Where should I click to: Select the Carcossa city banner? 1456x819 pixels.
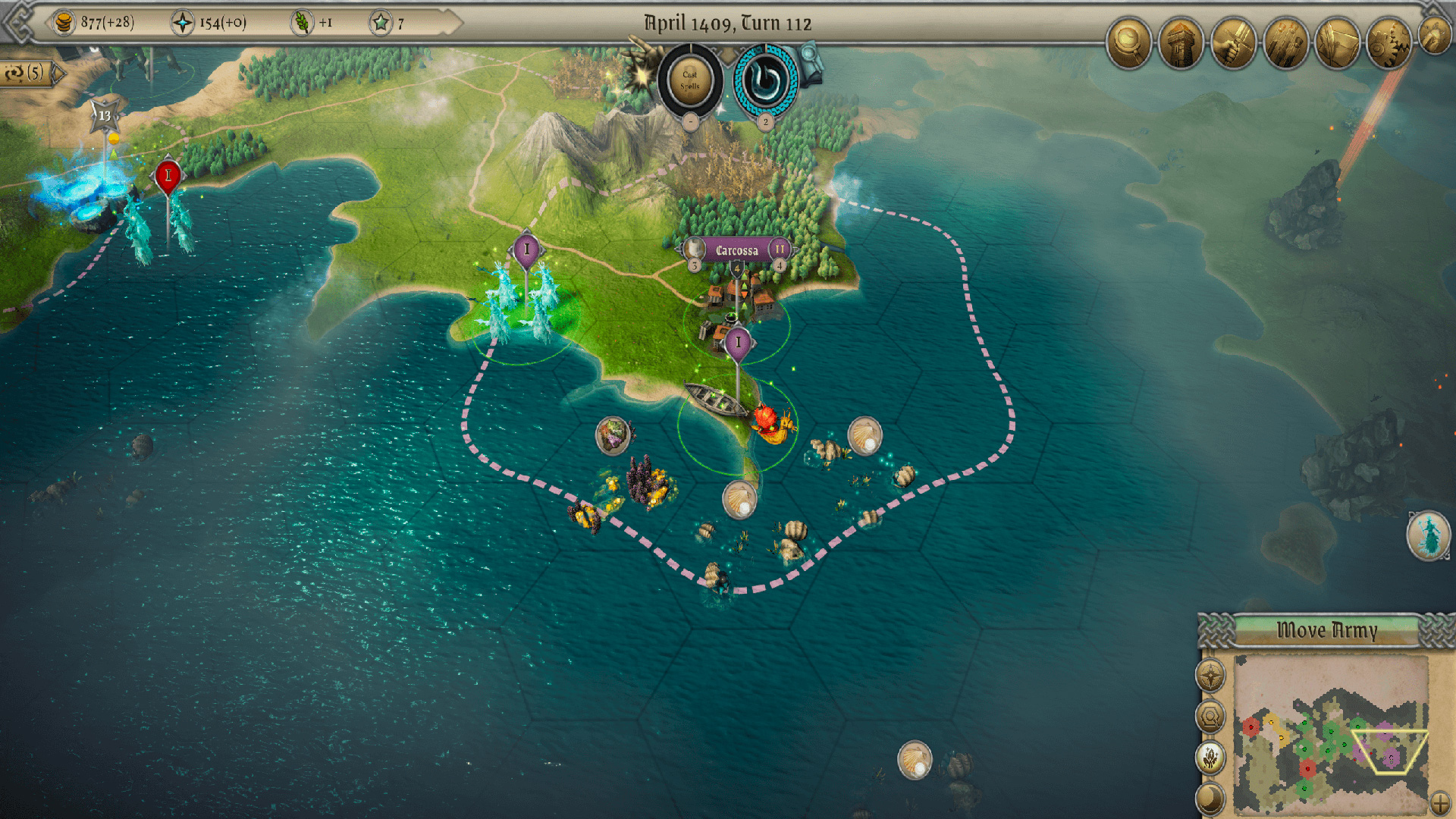click(x=736, y=250)
